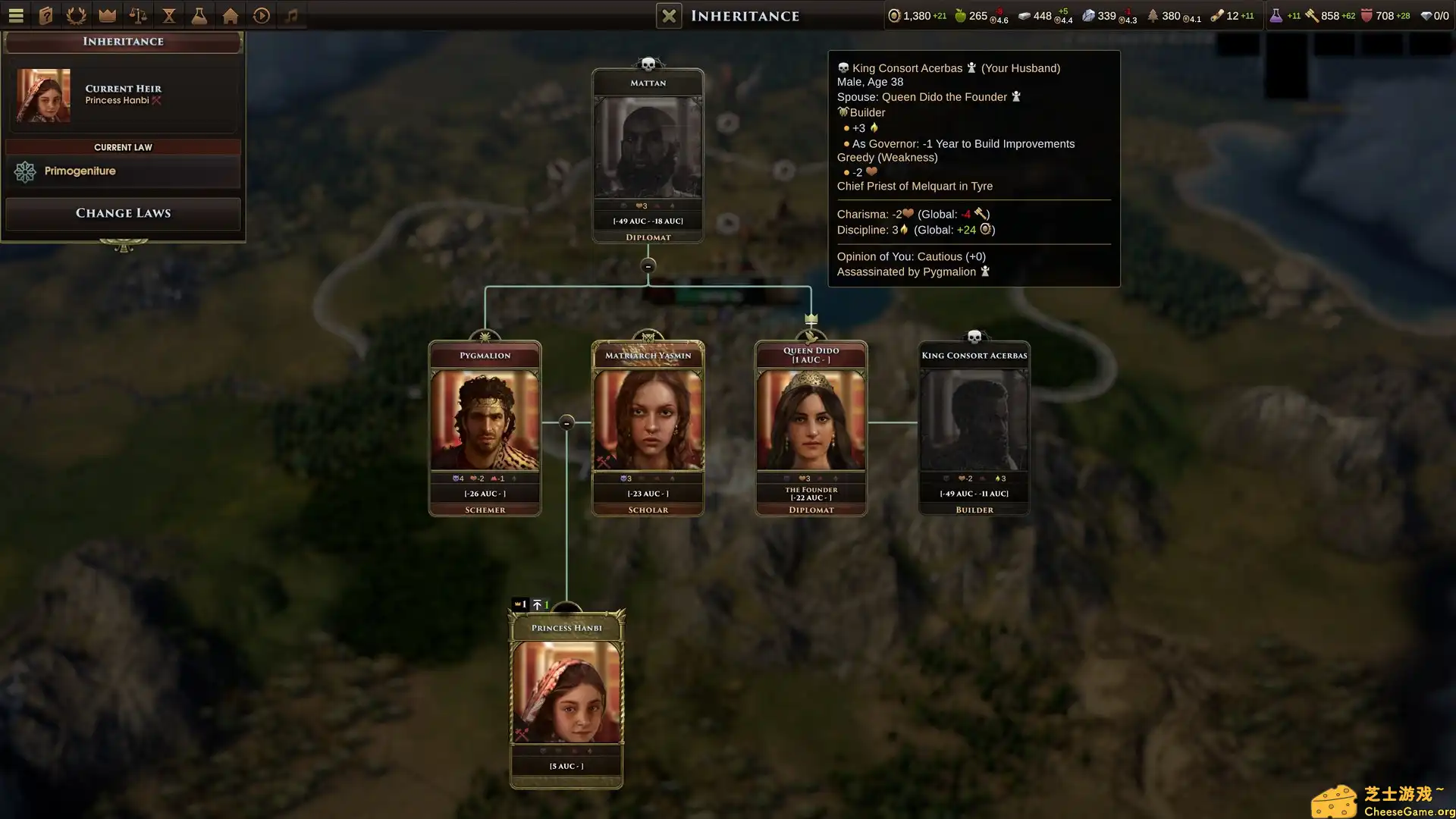The image size is (1456, 819).
Task: Open the flask toolbar icon
Action: [x=199, y=15]
